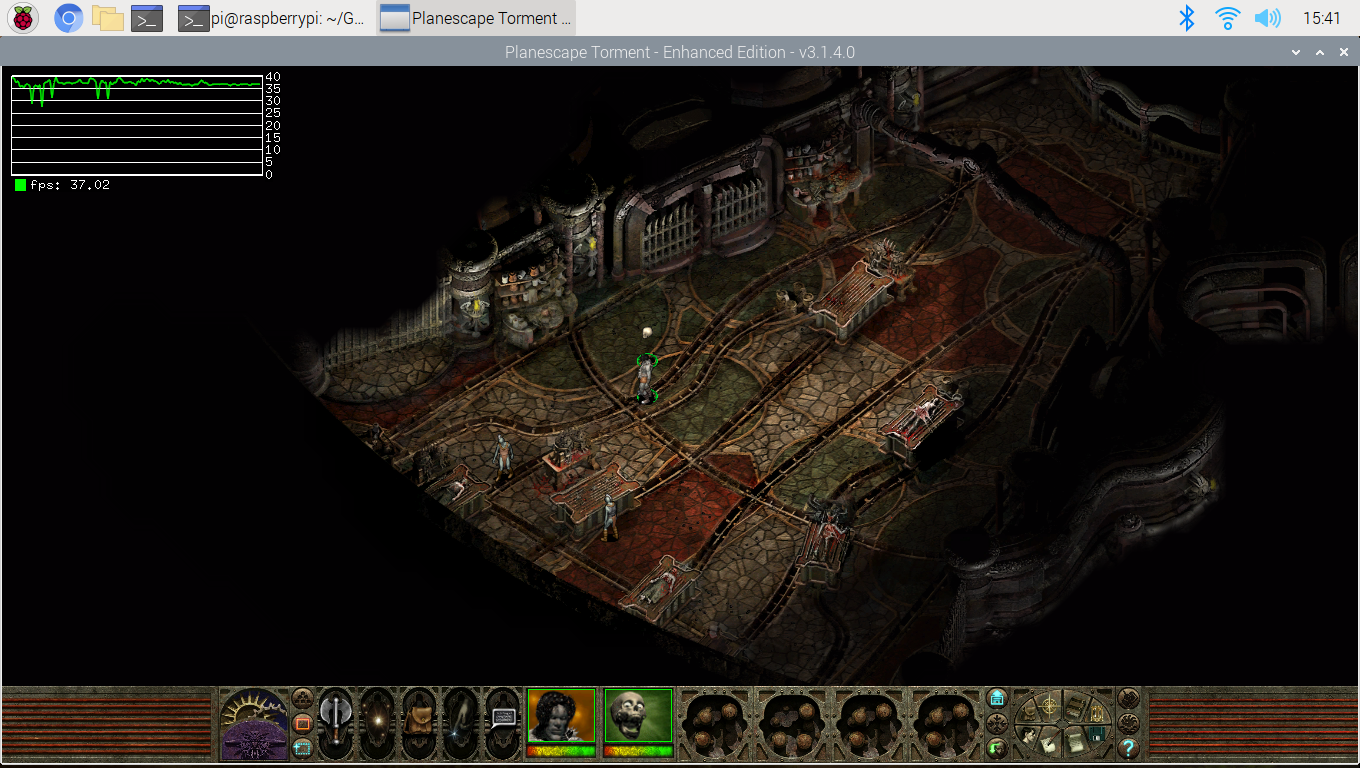Image resolution: width=1360 pixels, height=768 pixels.
Task: Click the speech bubble dialogue icon
Action: pos(503,719)
